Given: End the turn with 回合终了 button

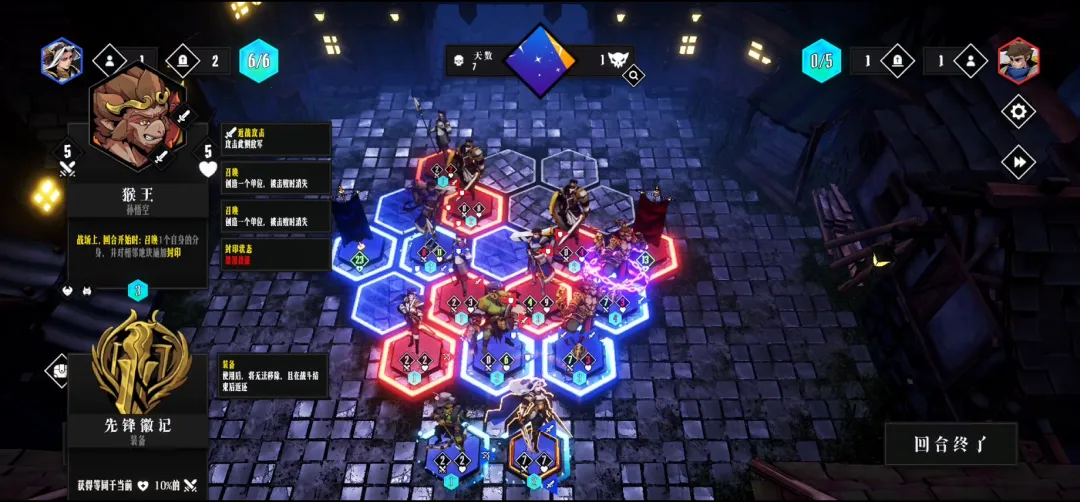Looking at the screenshot, I should 950,443.
